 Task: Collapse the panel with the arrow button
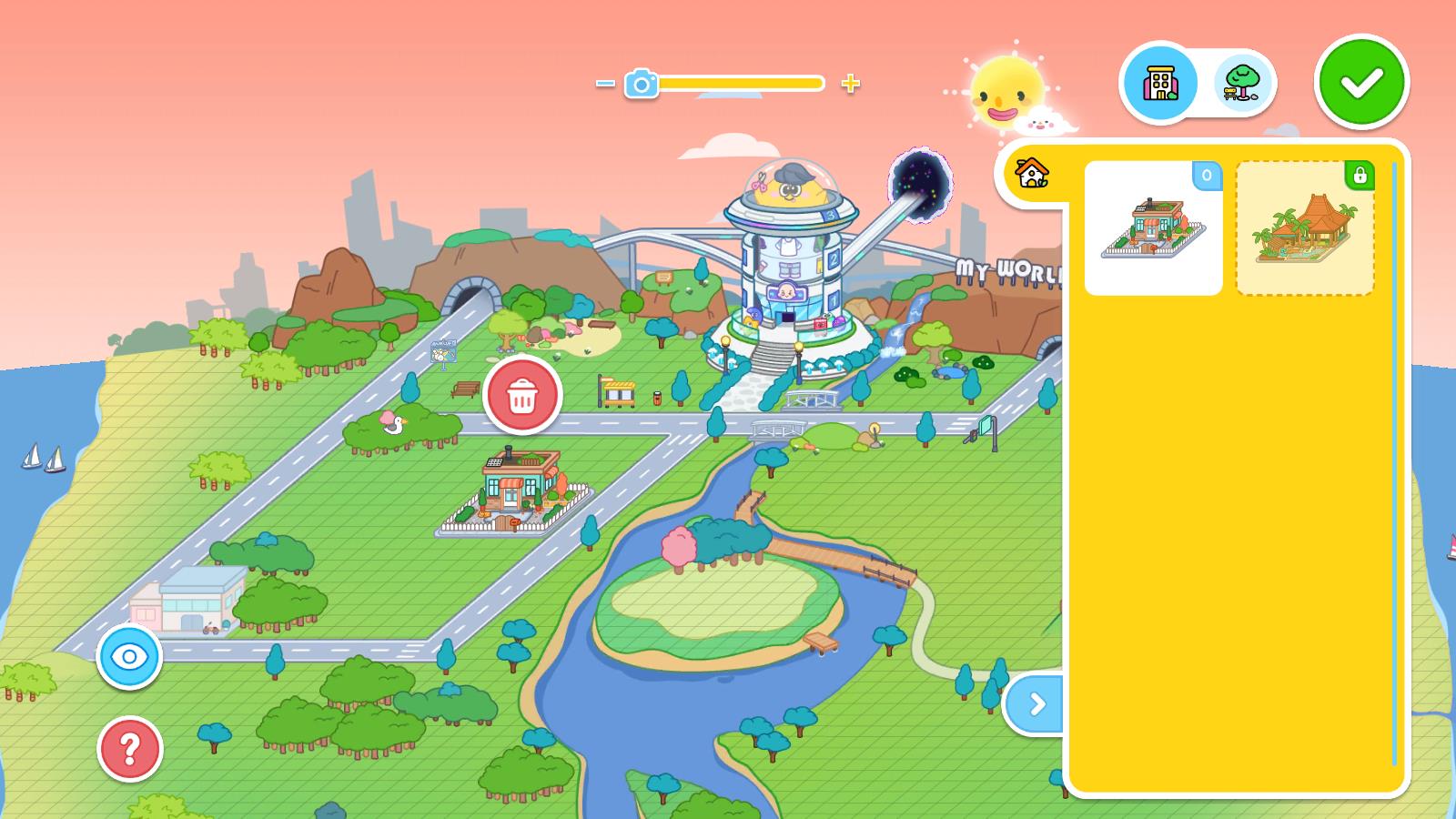tap(1036, 703)
